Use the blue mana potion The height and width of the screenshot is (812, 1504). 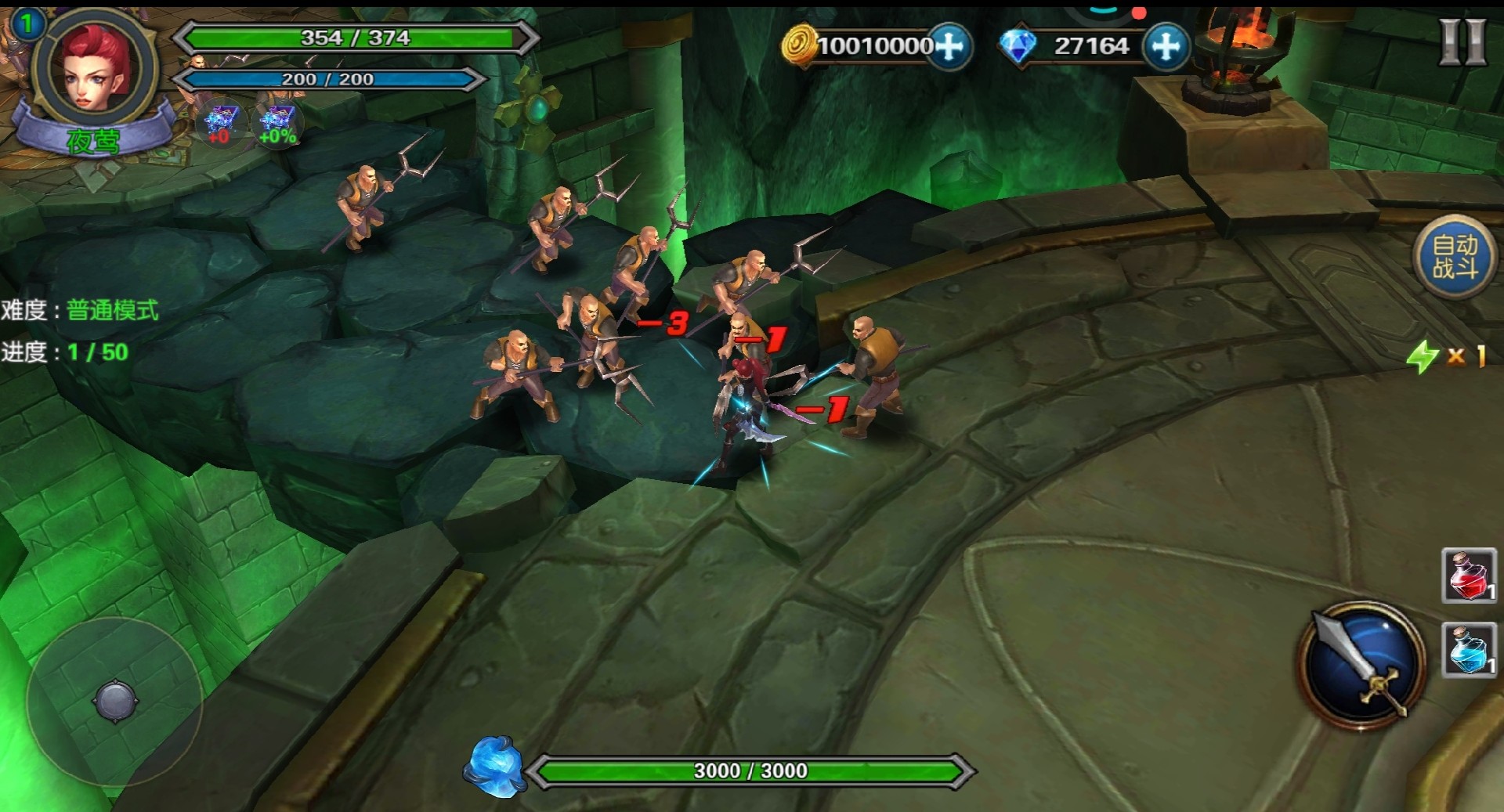tap(1469, 650)
